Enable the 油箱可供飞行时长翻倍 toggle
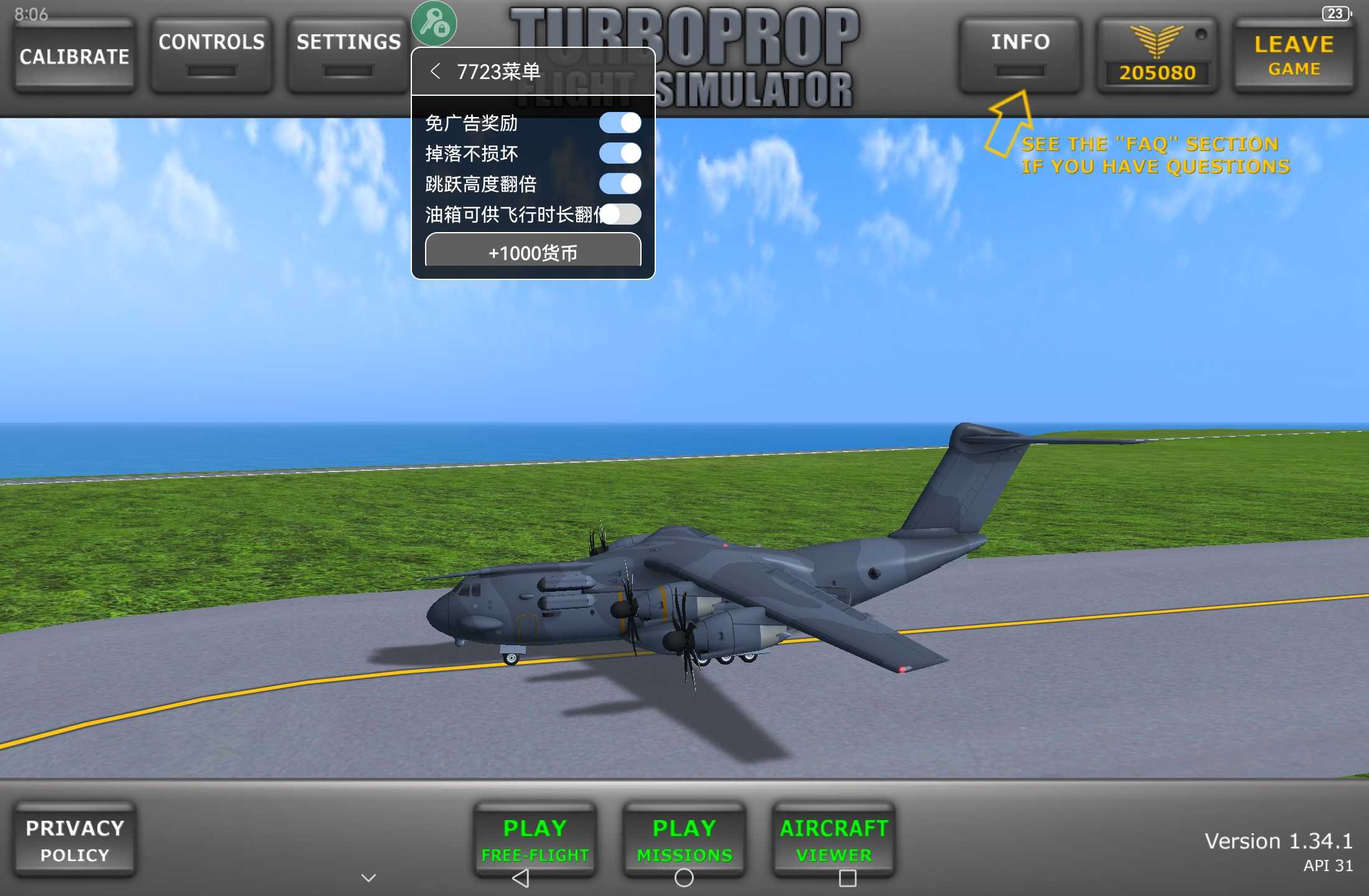 621,214
